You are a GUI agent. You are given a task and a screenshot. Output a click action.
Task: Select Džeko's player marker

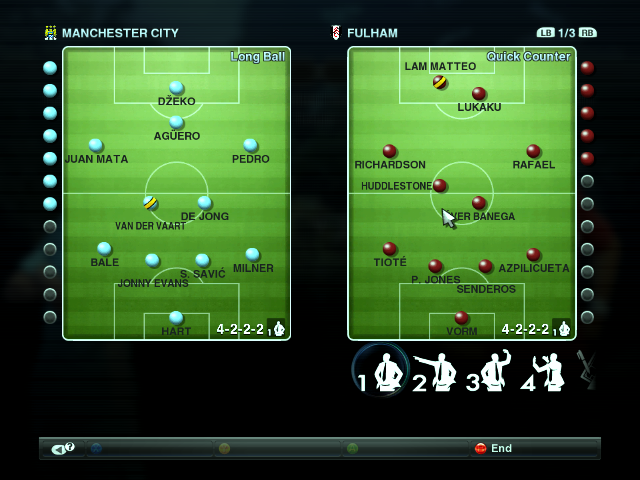(x=176, y=88)
